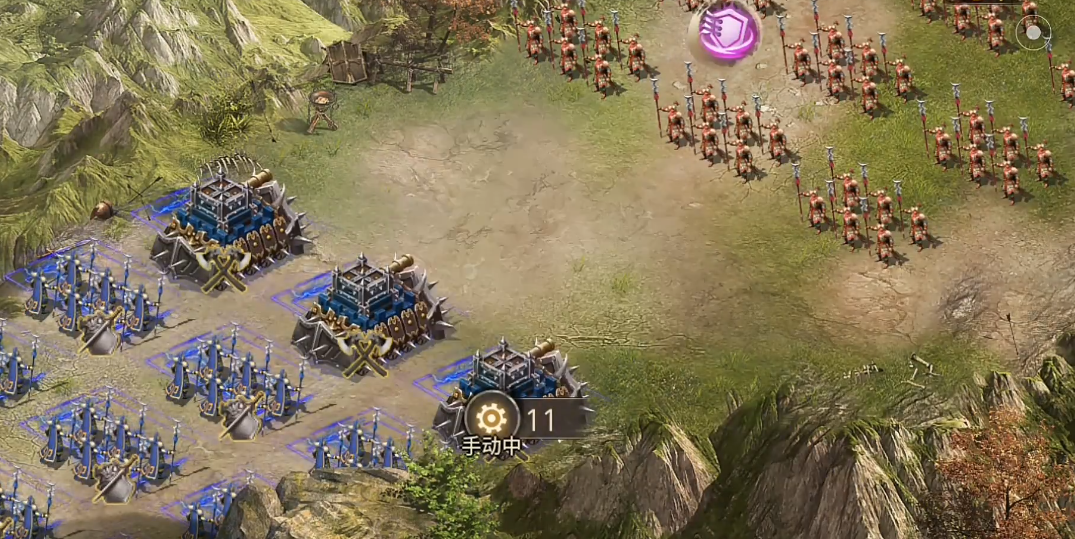Tap the white circle floating assist button

[1032, 33]
